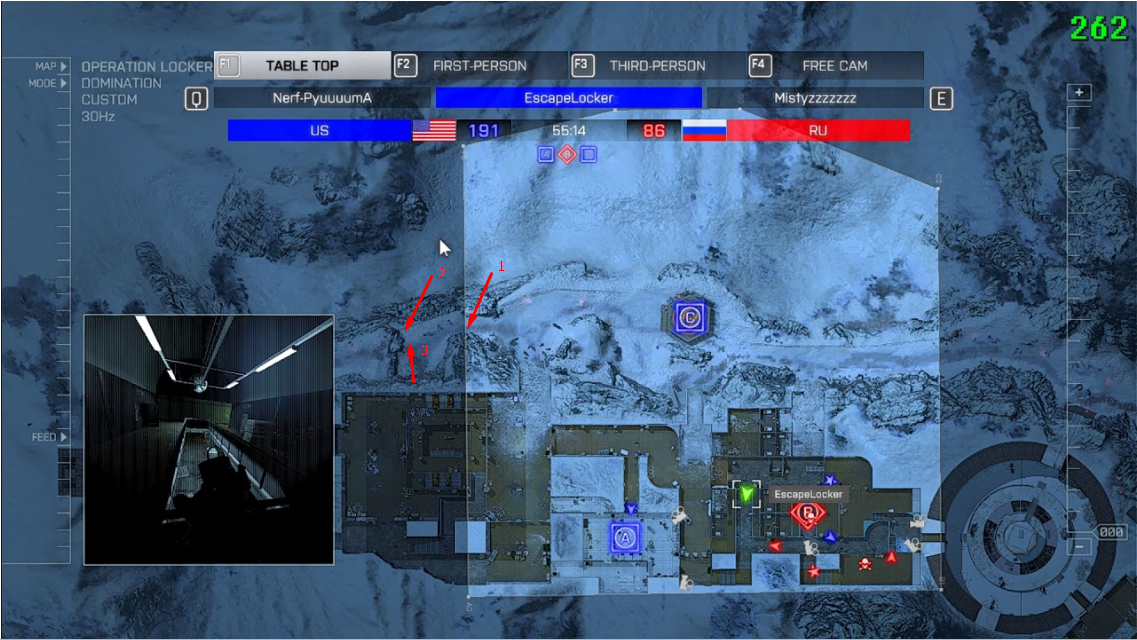Switch to the Table Top view

[x=302, y=66]
